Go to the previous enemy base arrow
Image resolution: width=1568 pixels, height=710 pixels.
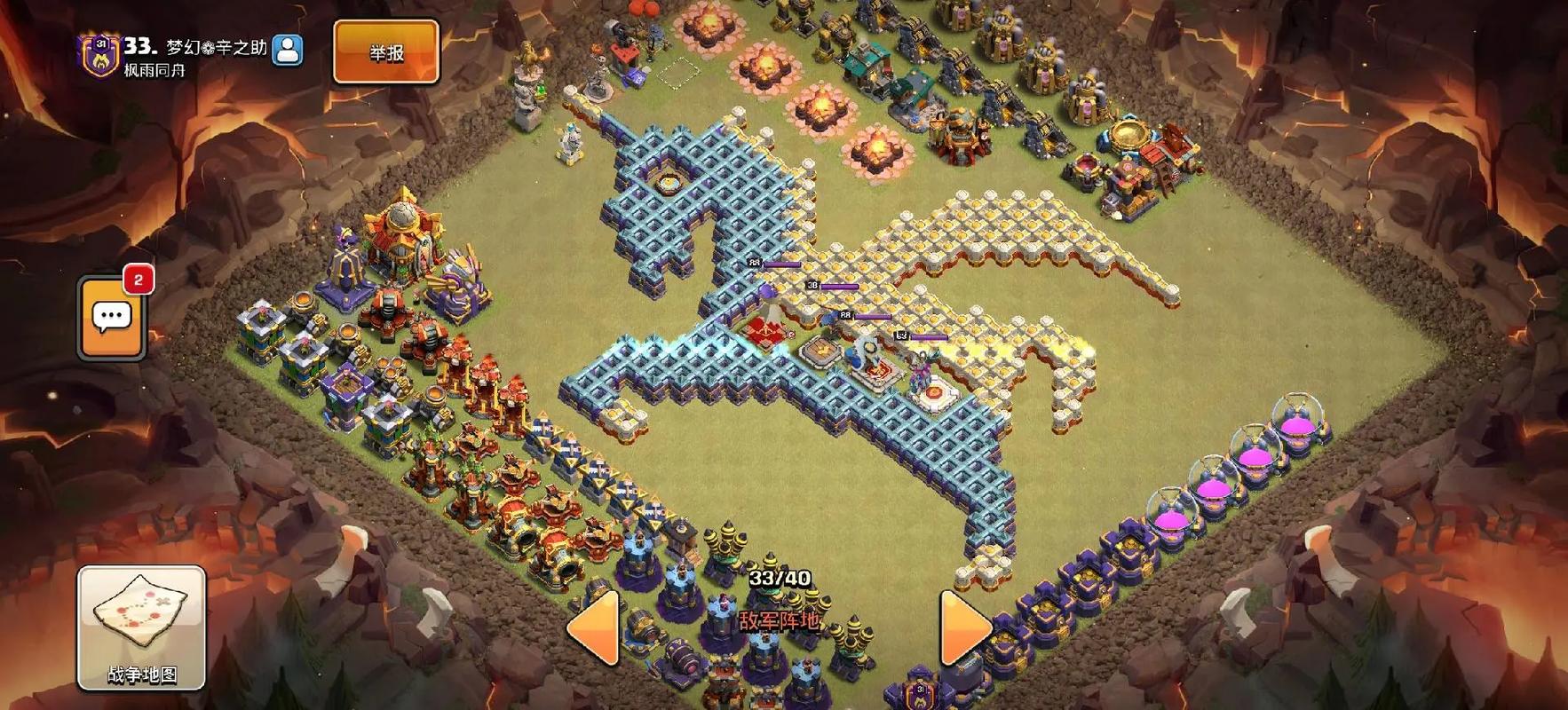(x=593, y=627)
